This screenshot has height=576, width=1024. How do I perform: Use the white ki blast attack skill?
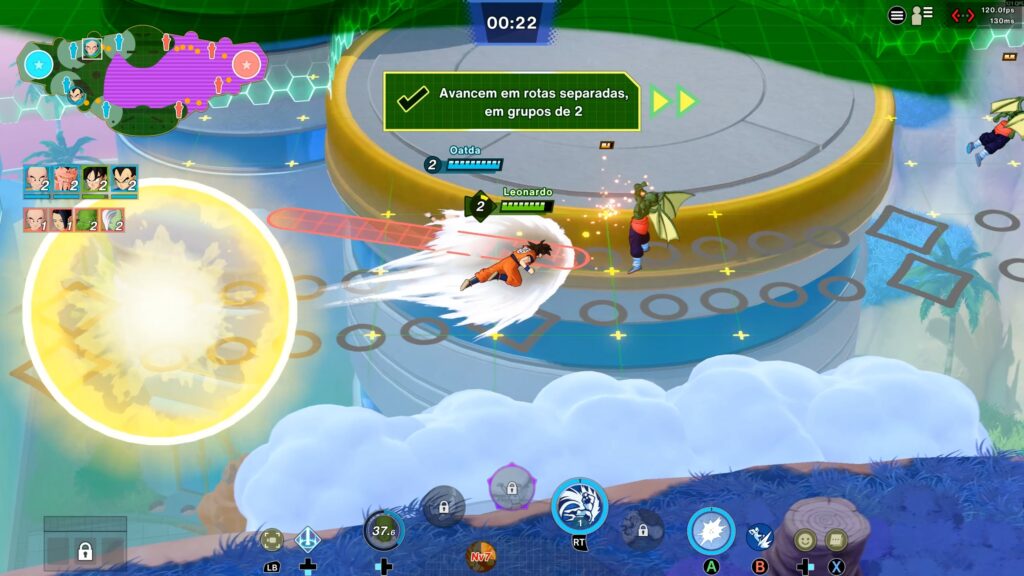(711, 531)
